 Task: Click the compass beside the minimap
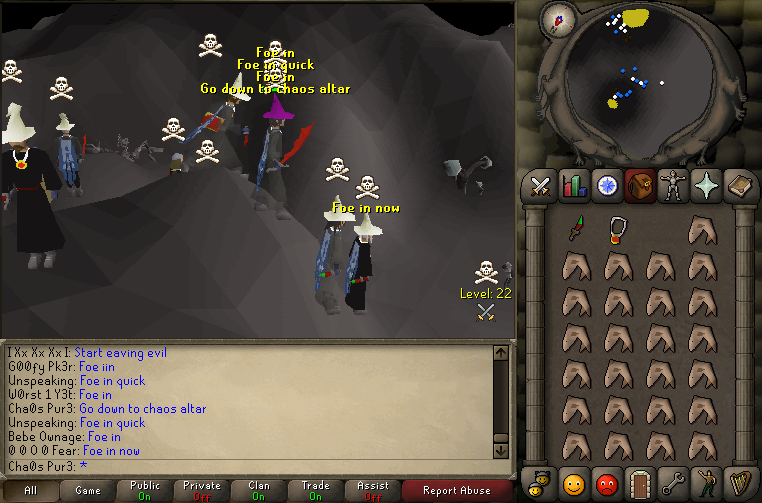click(558, 17)
